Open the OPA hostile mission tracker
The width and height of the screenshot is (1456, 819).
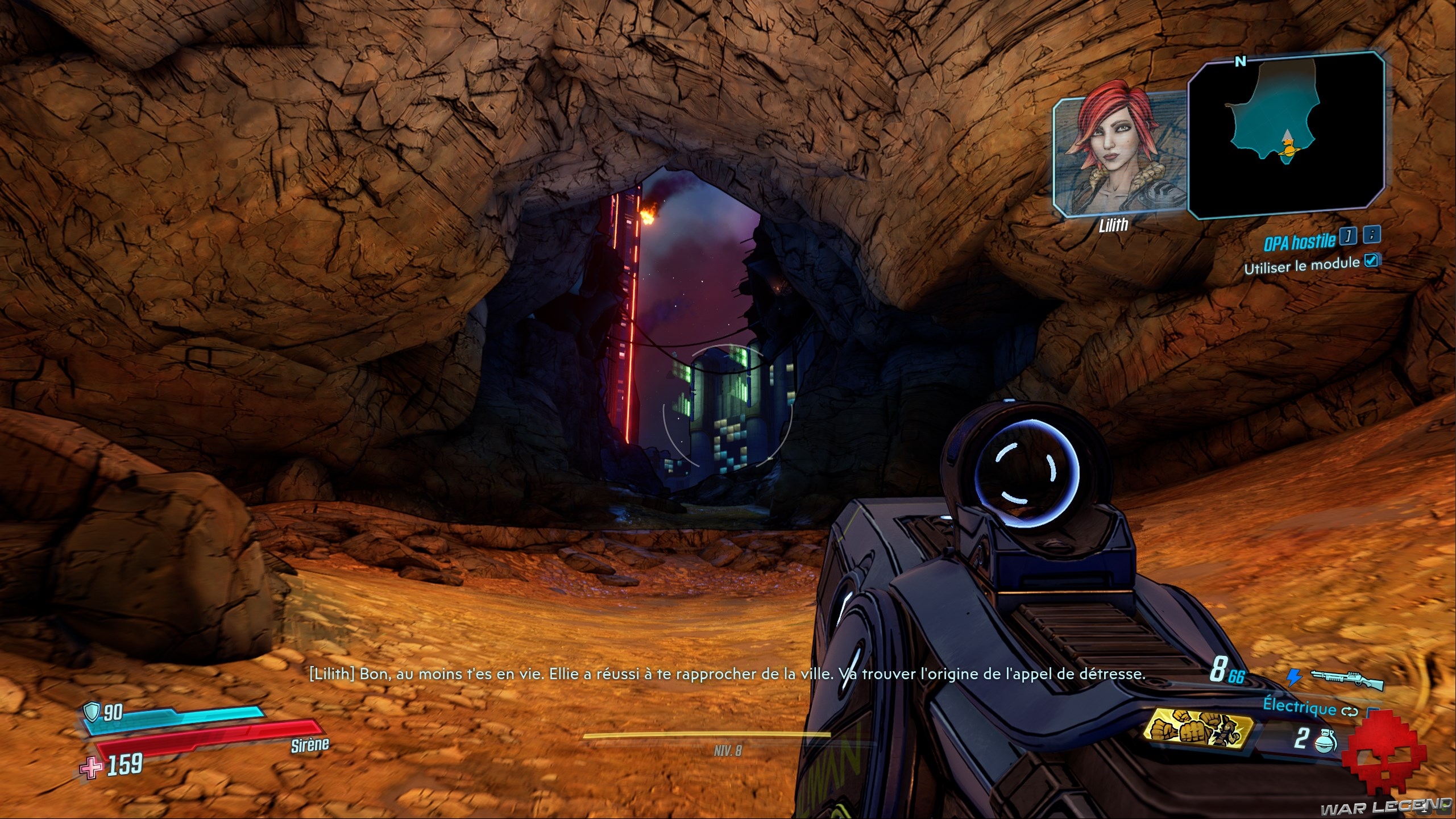pyautogui.click(x=1299, y=242)
